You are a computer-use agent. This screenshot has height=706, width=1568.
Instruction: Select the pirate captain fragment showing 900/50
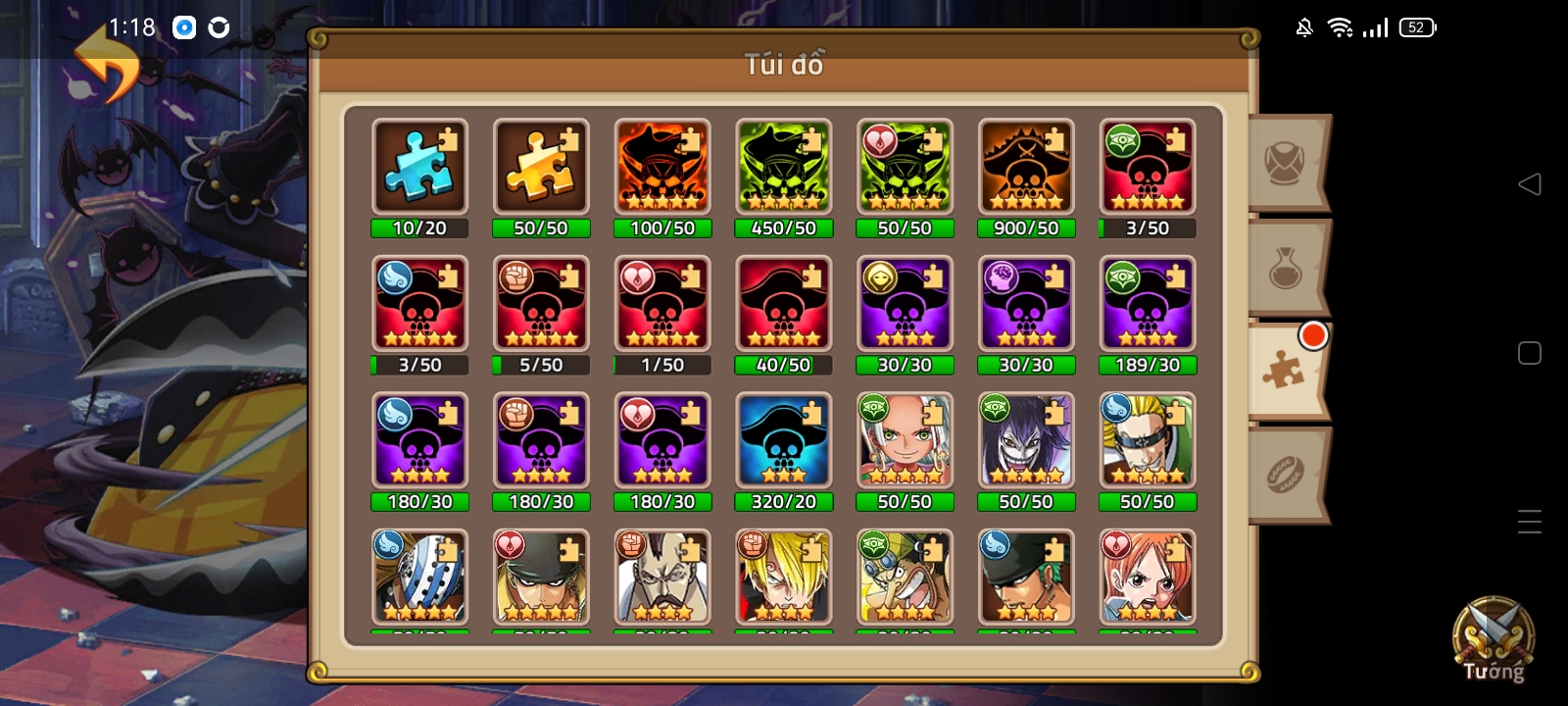pos(1026,165)
